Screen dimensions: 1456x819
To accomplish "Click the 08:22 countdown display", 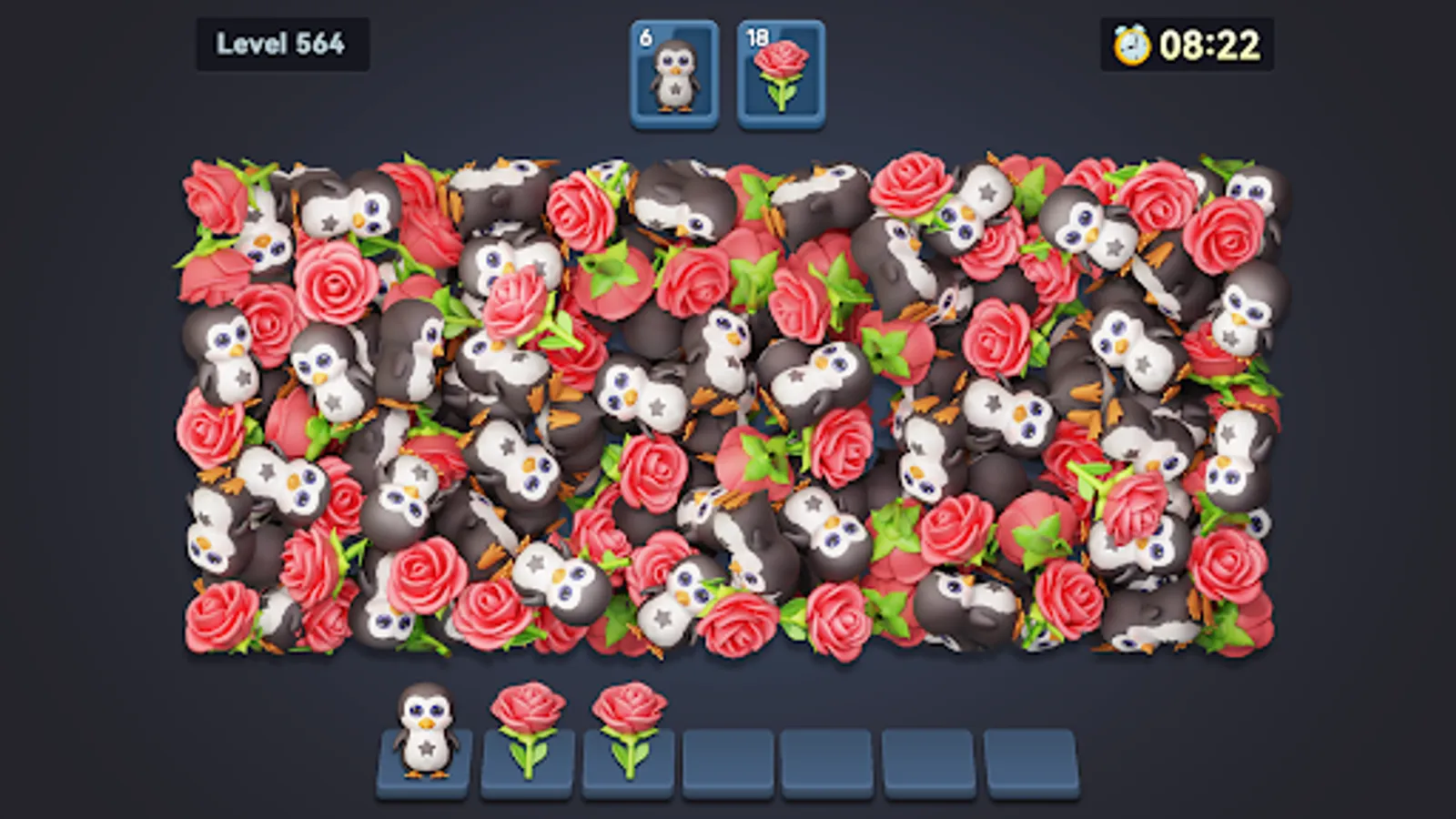I will [1210, 41].
